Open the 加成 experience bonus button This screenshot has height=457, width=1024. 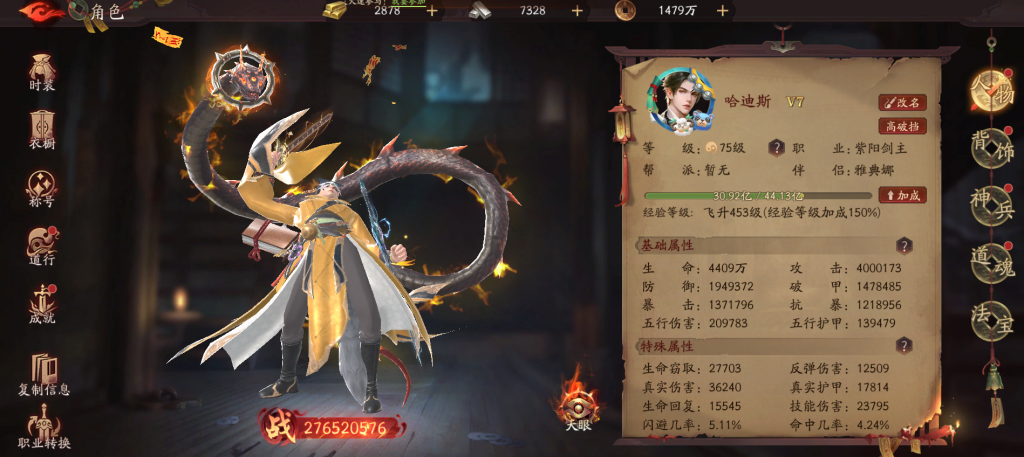coord(902,195)
